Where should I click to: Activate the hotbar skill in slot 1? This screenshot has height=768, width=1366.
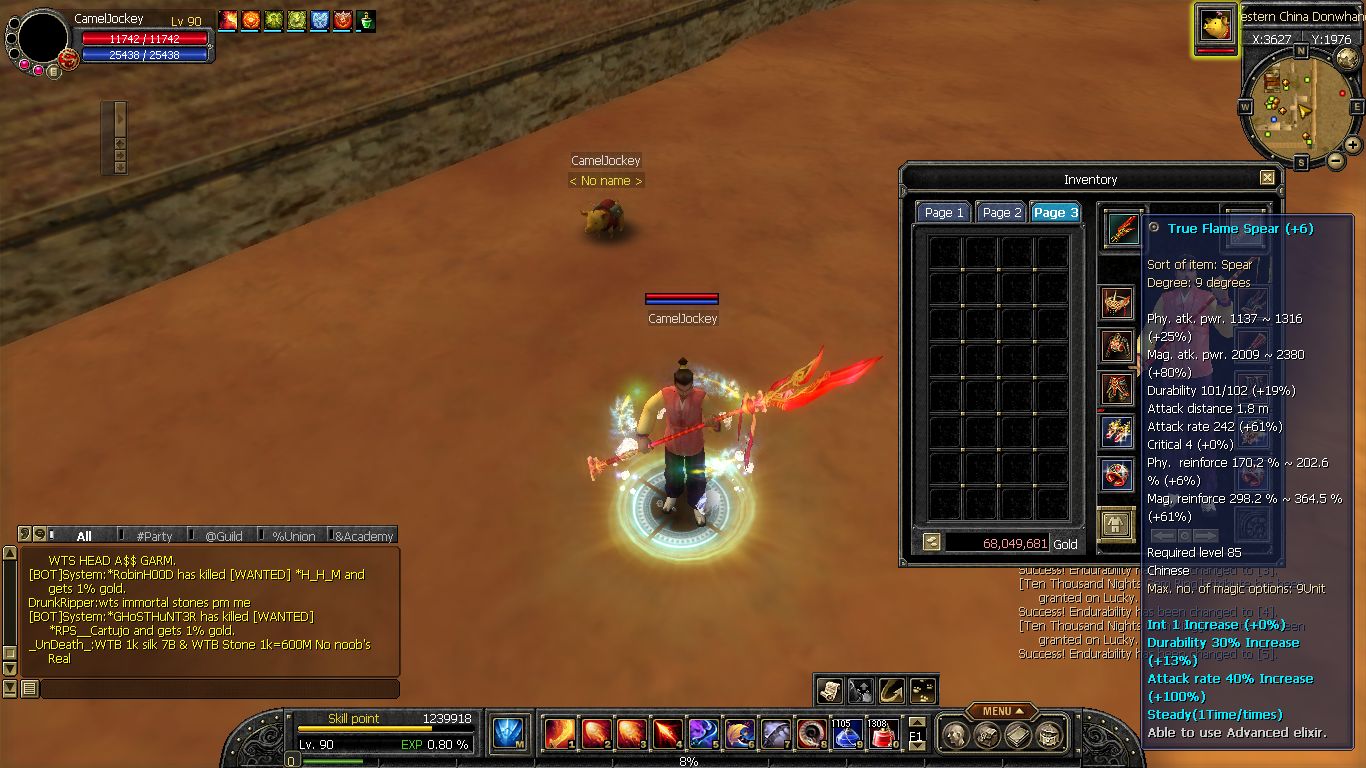click(558, 734)
